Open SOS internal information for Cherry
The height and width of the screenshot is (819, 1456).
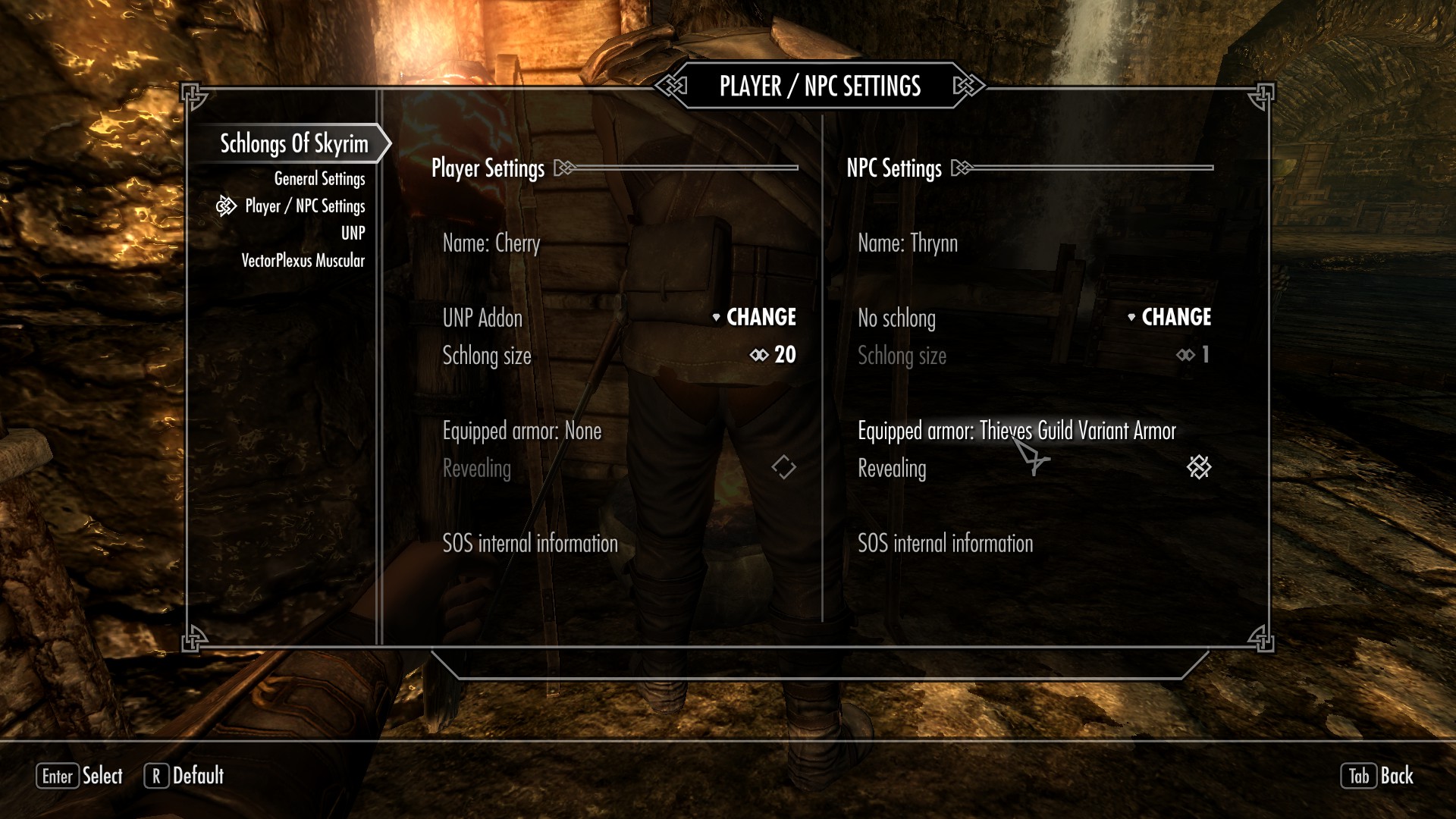pos(530,543)
